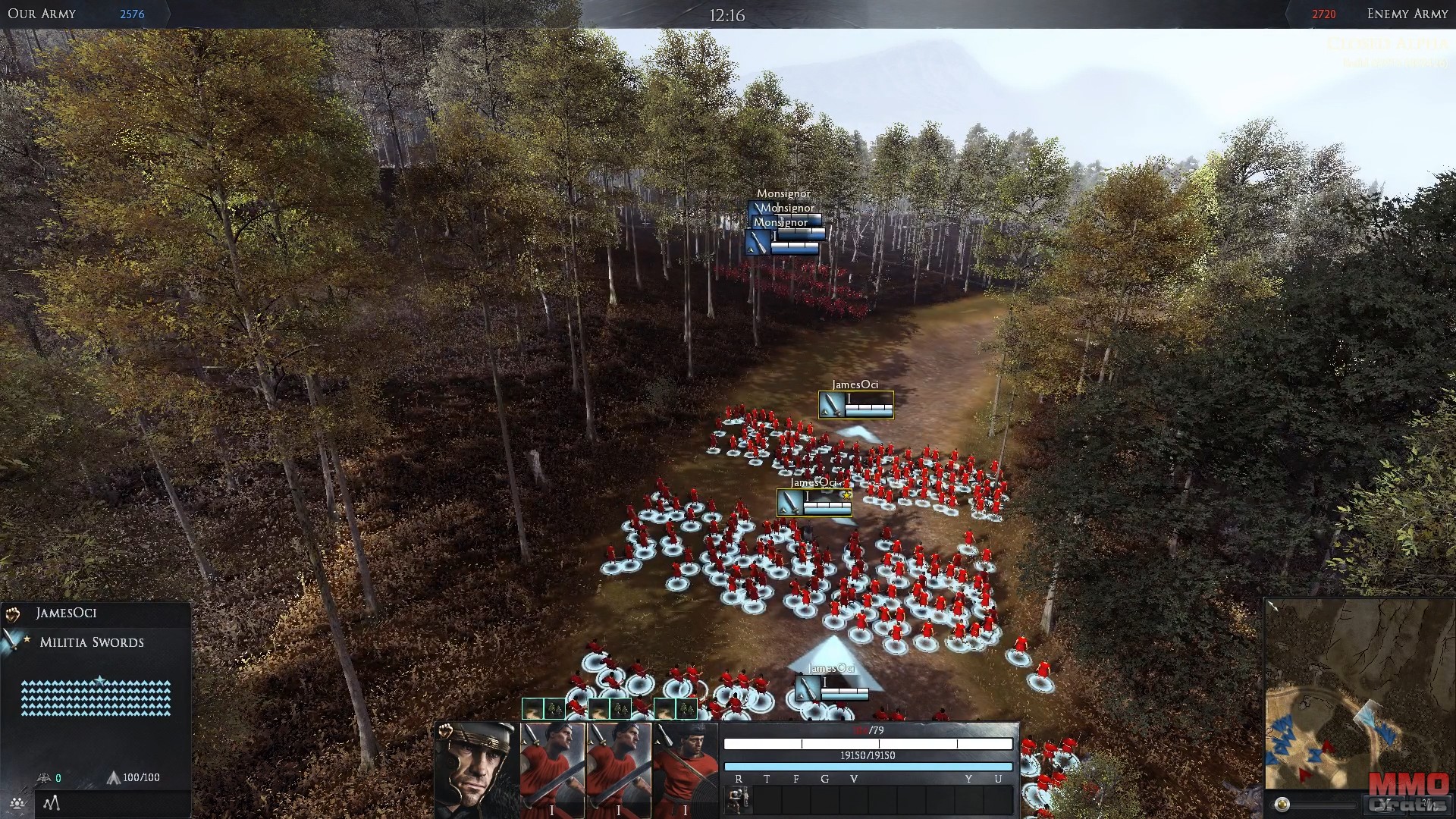Click the minimap's compass arrow icon
The image size is (1456, 819).
coord(1272,606)
